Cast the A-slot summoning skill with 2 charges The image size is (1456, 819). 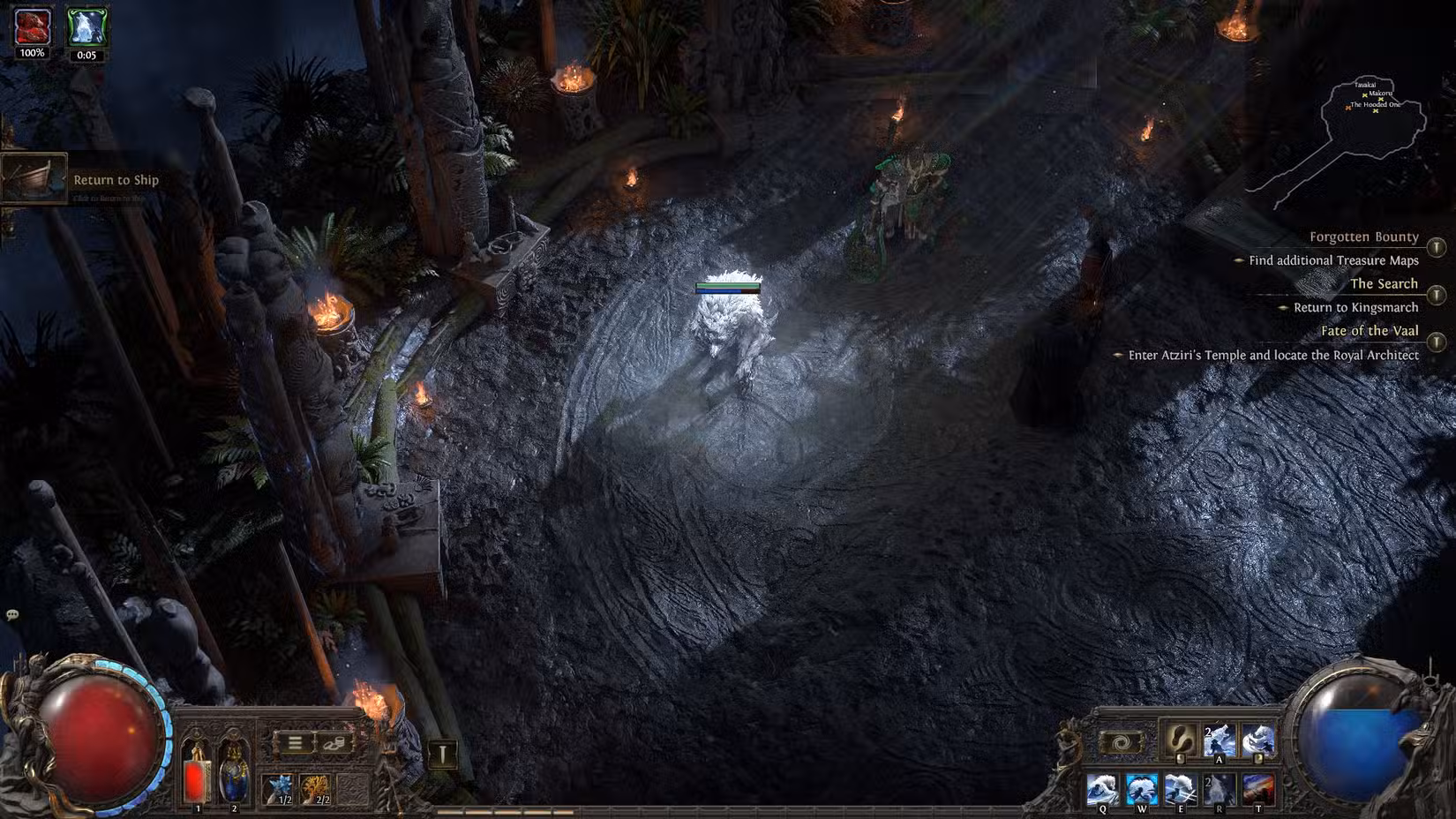pyautogui.click(x=1220, y=738)
